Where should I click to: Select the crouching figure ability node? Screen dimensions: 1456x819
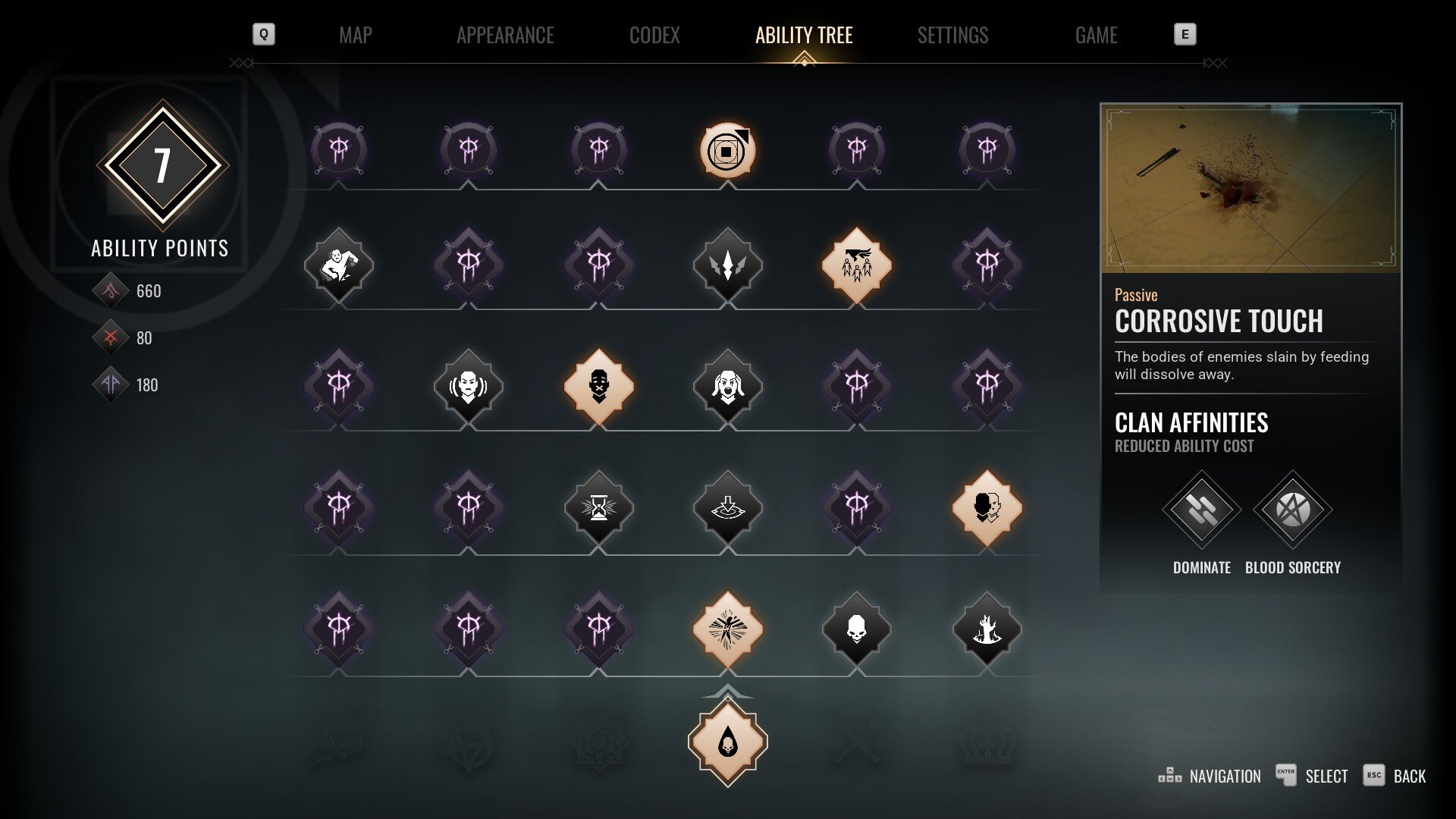pos(338,265)
